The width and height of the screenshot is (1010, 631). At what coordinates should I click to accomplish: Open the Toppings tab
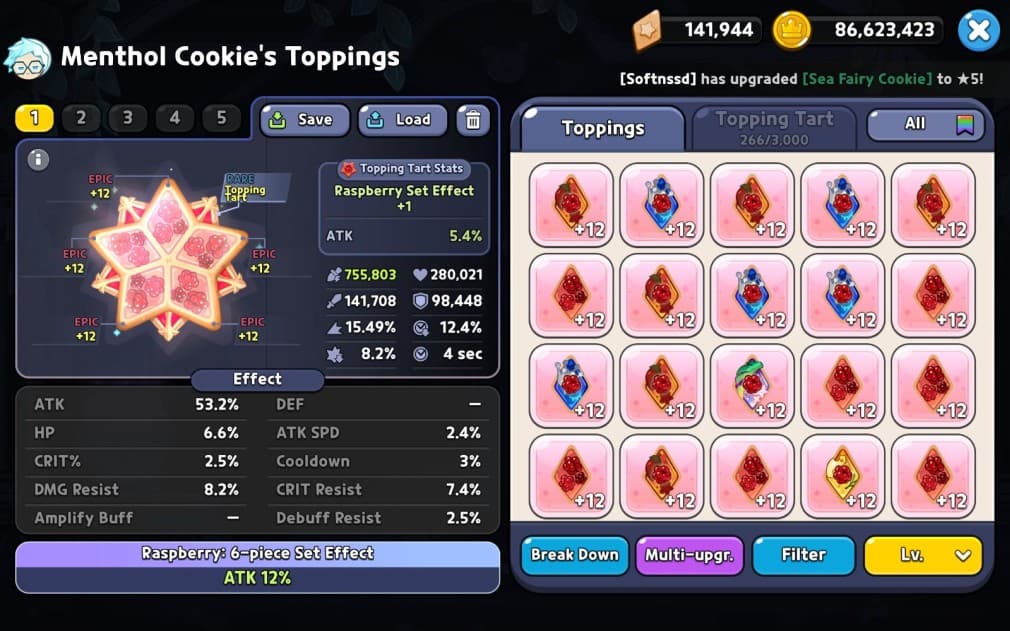click(602, 128)
